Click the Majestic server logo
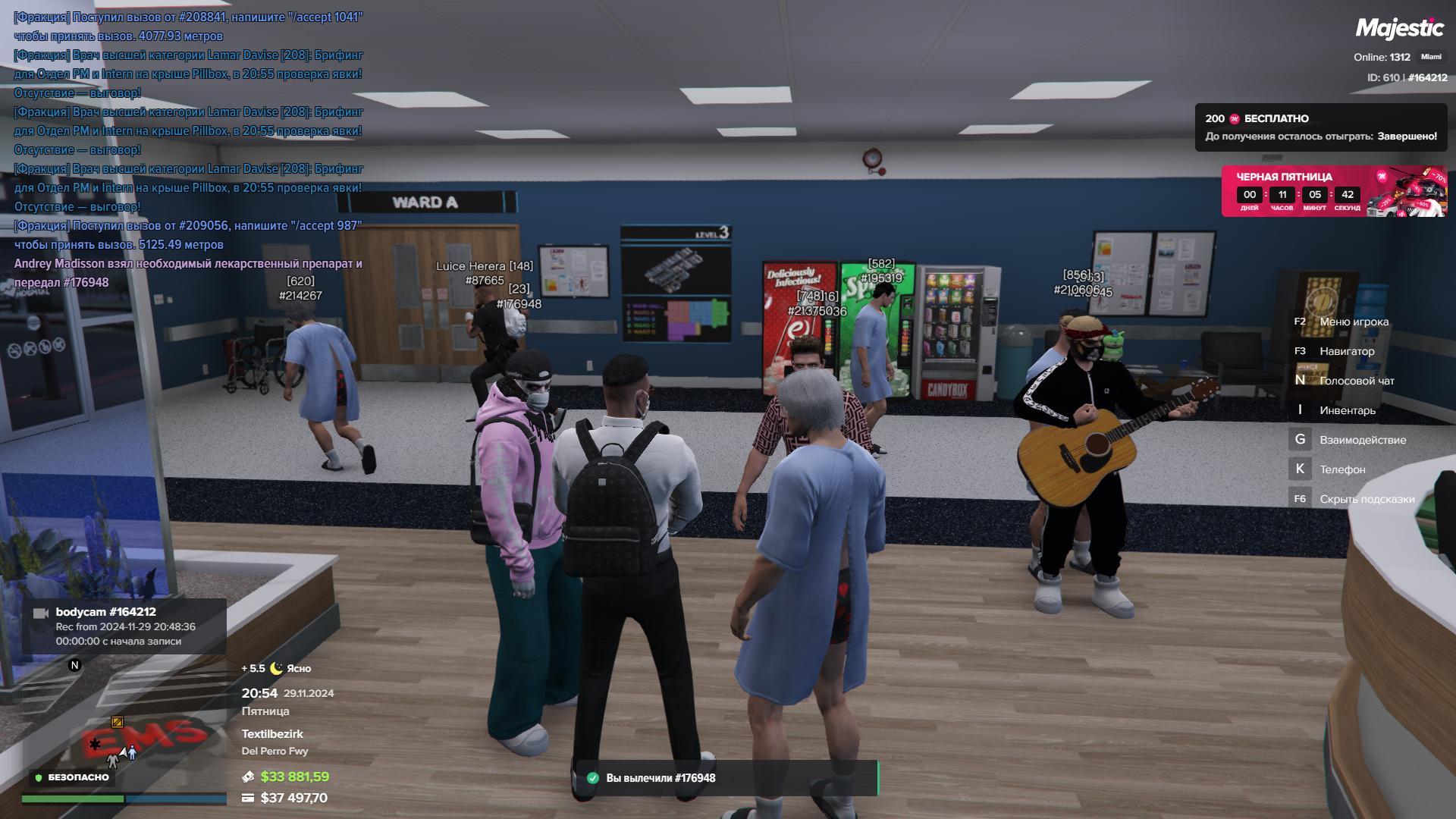 1399,29
